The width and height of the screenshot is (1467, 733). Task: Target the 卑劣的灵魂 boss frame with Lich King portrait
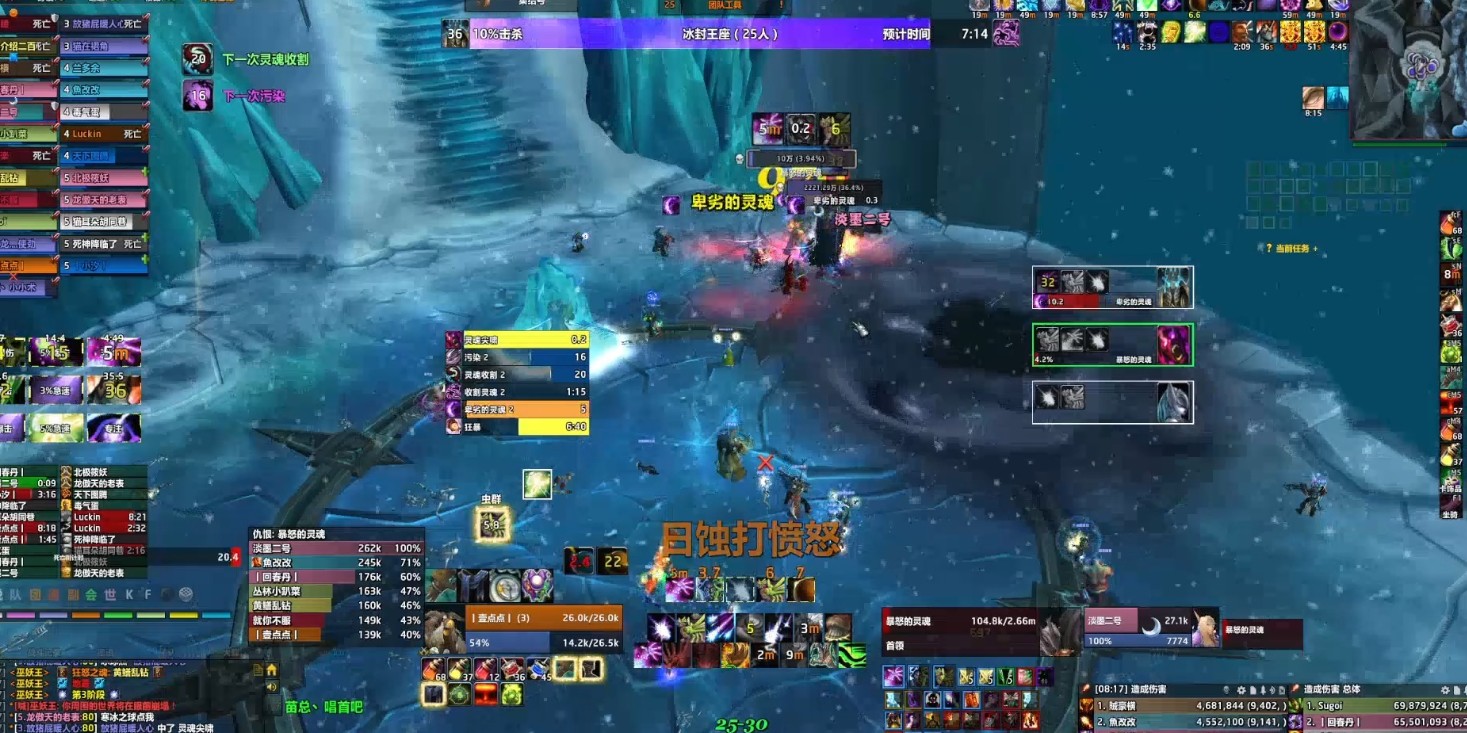[x=1112, y=287]
